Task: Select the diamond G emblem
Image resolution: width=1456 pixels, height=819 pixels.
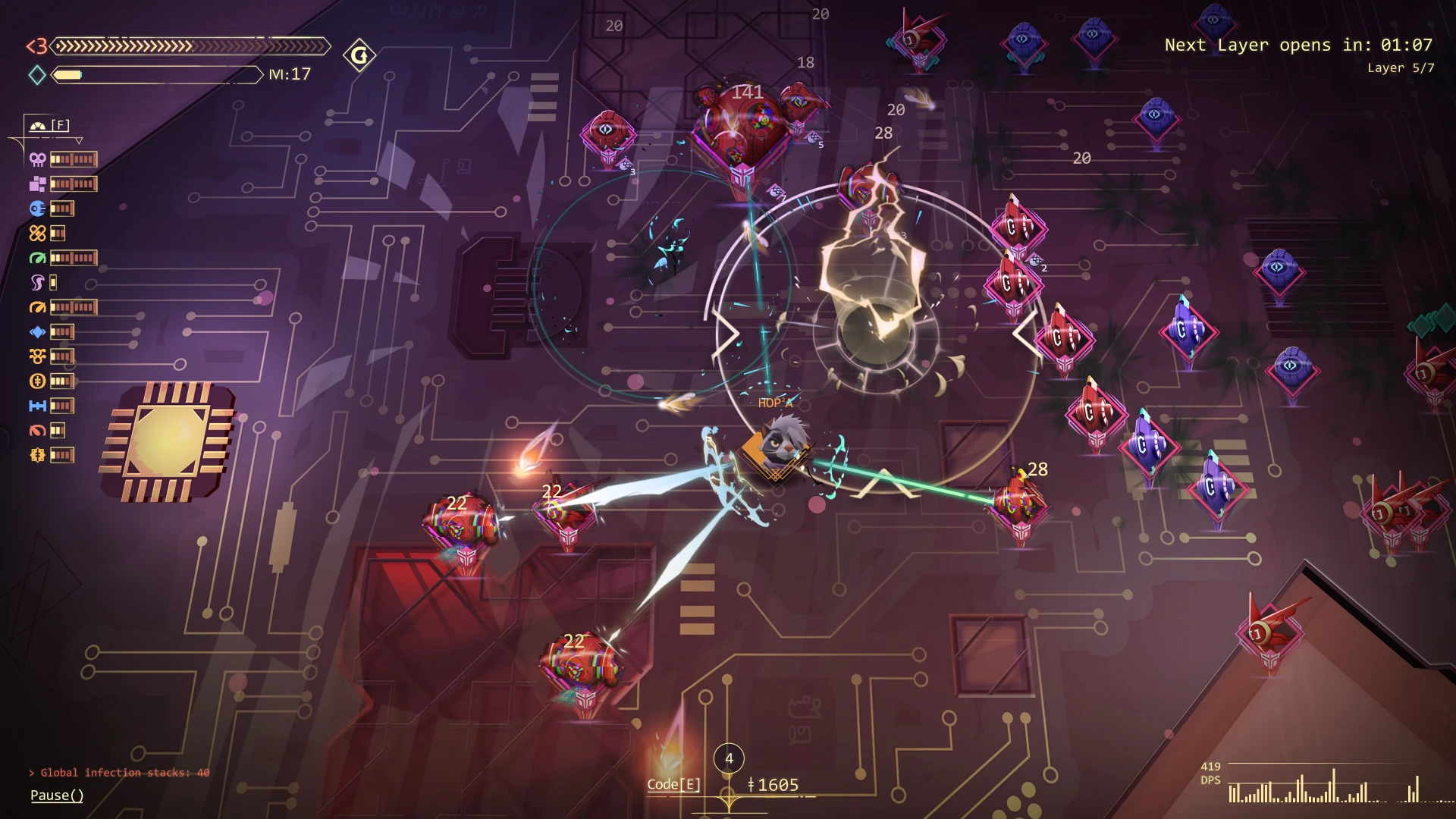Action: (359, 55)
